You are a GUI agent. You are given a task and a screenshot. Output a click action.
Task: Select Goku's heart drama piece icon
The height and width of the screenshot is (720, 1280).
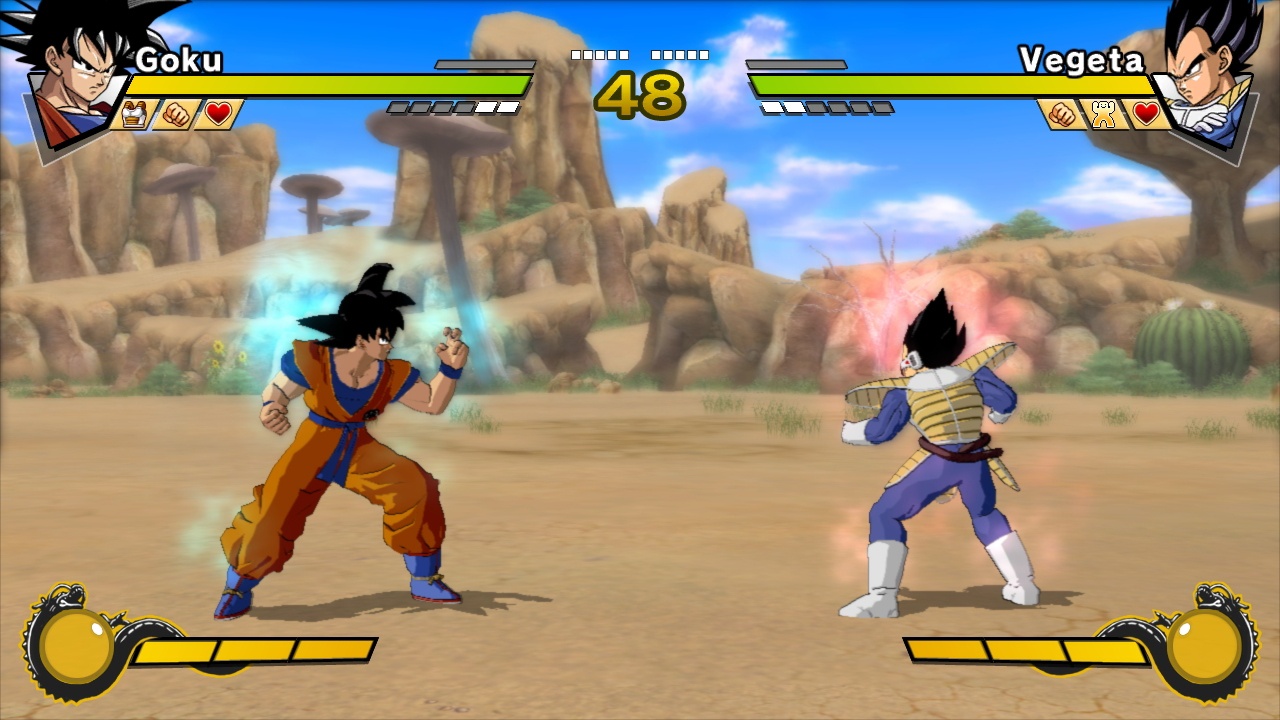(x=219, y=115)
